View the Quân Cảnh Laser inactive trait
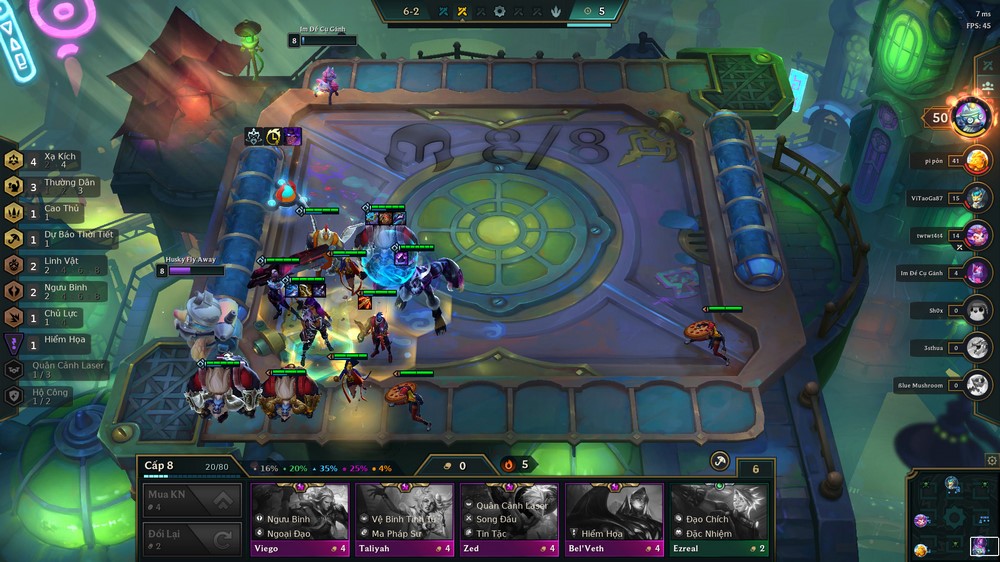Viewport: 1000px width, 562px height. coord(55,369)
